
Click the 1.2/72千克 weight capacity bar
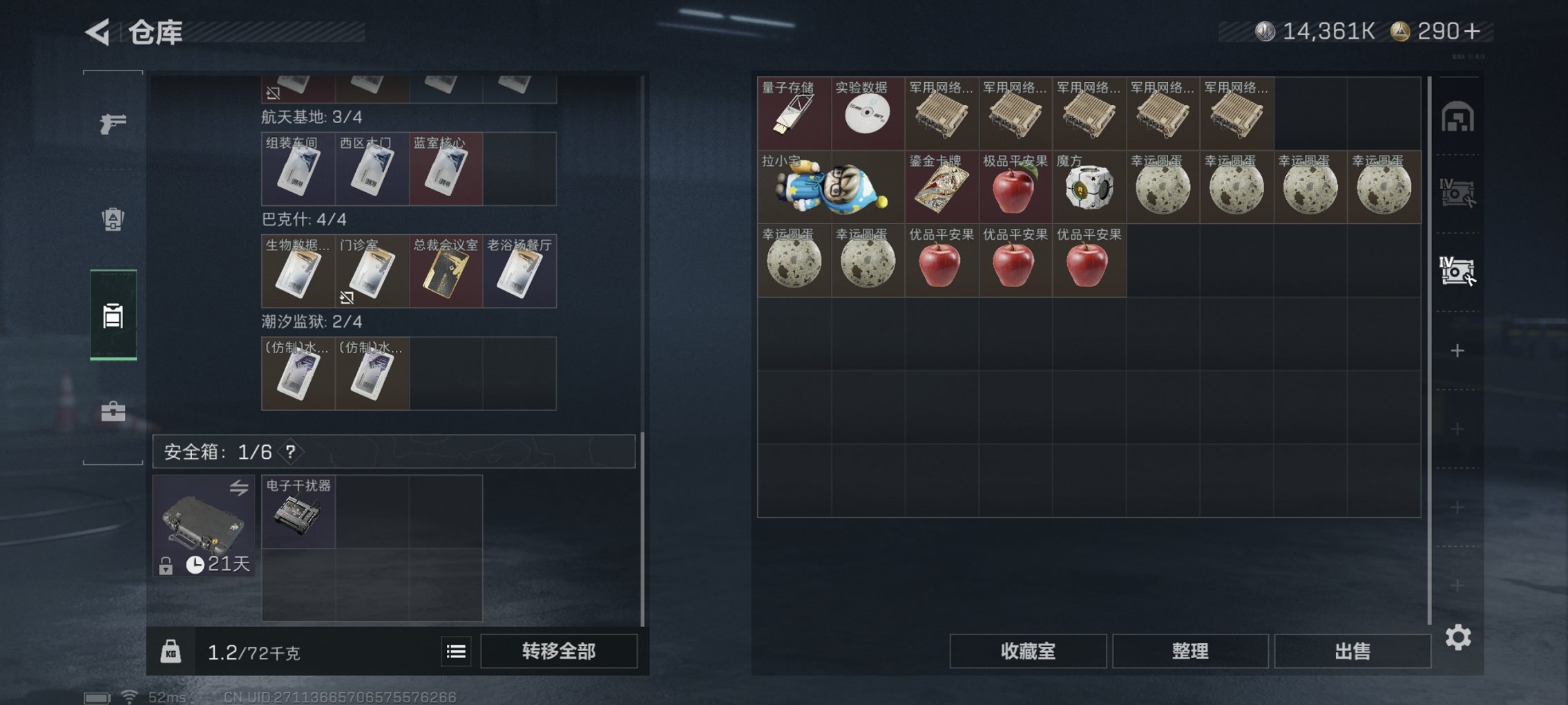pyautogui.click(x=250, y=650)
